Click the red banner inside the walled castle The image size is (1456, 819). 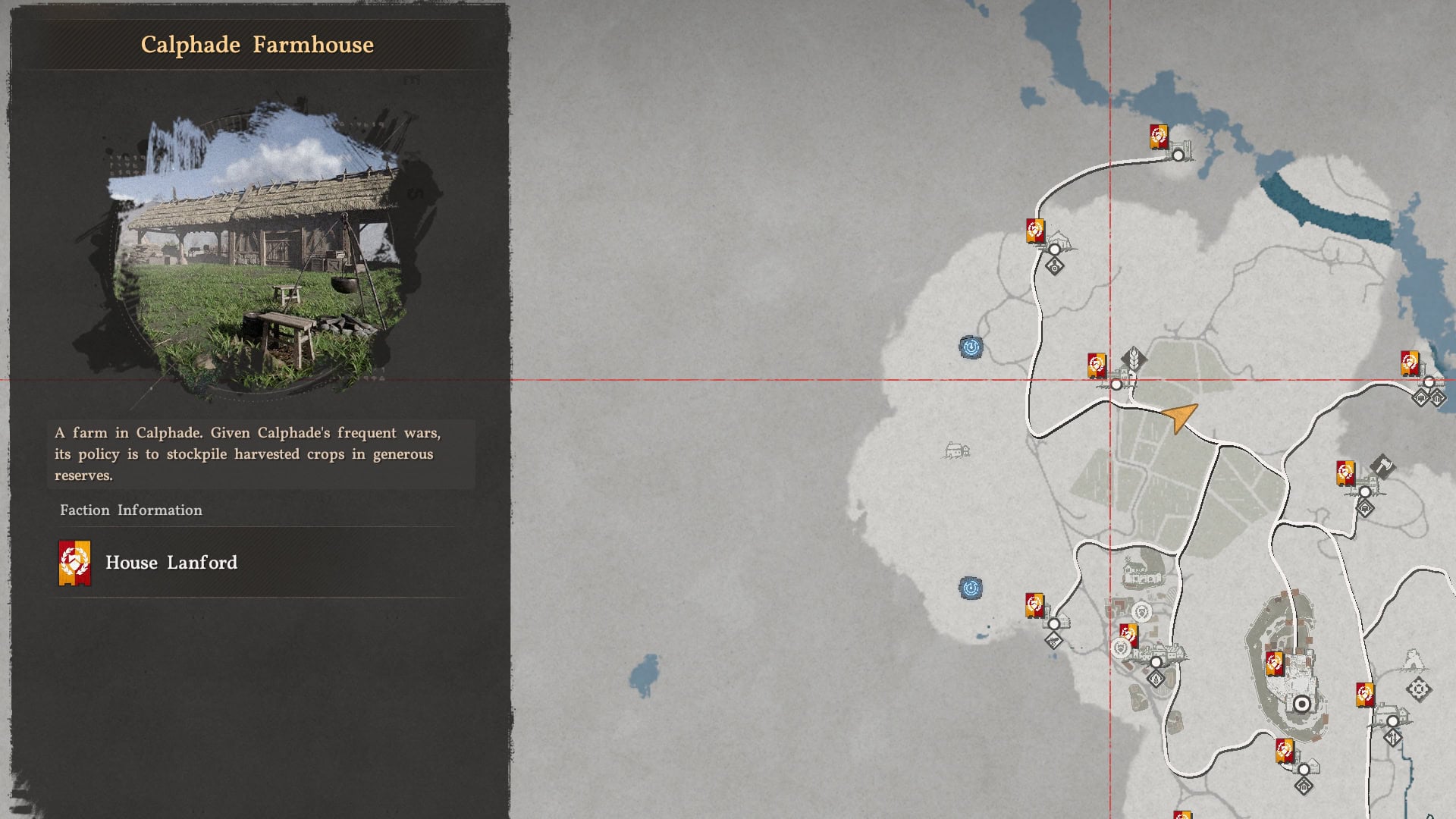pyautogui.click(x=1274, y=664)
